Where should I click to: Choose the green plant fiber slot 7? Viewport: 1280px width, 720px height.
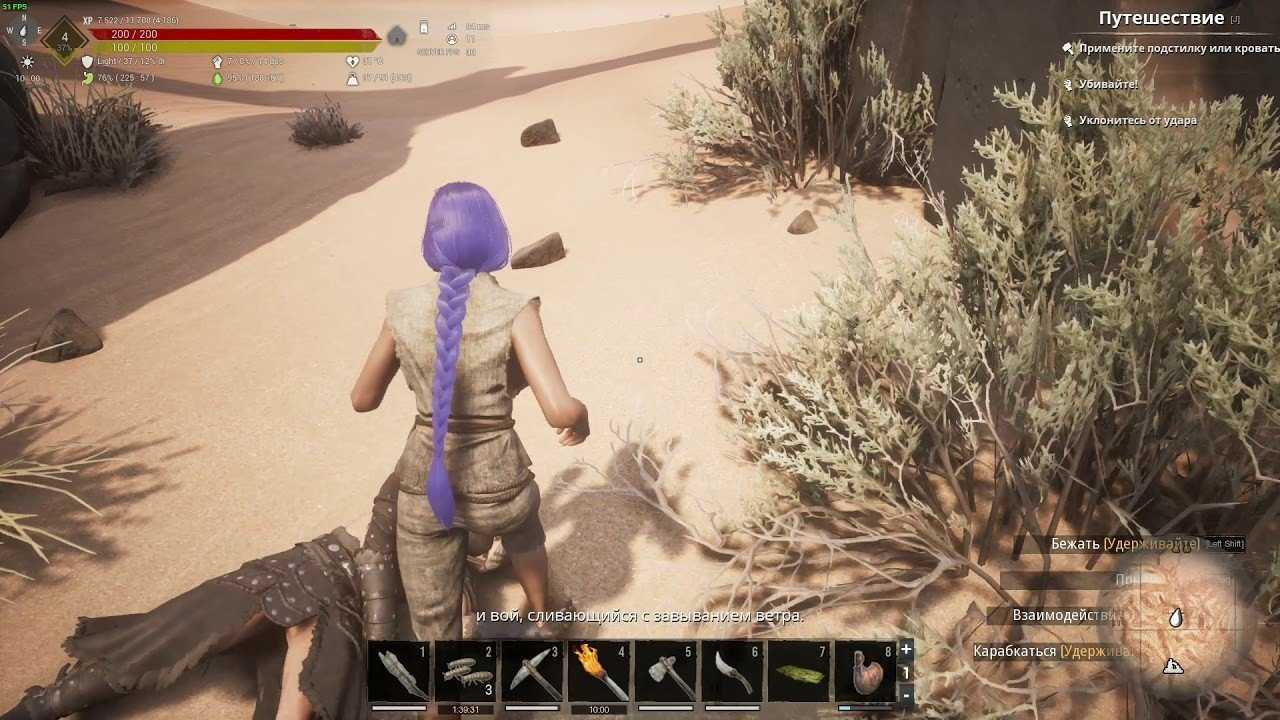coord(799,672)
